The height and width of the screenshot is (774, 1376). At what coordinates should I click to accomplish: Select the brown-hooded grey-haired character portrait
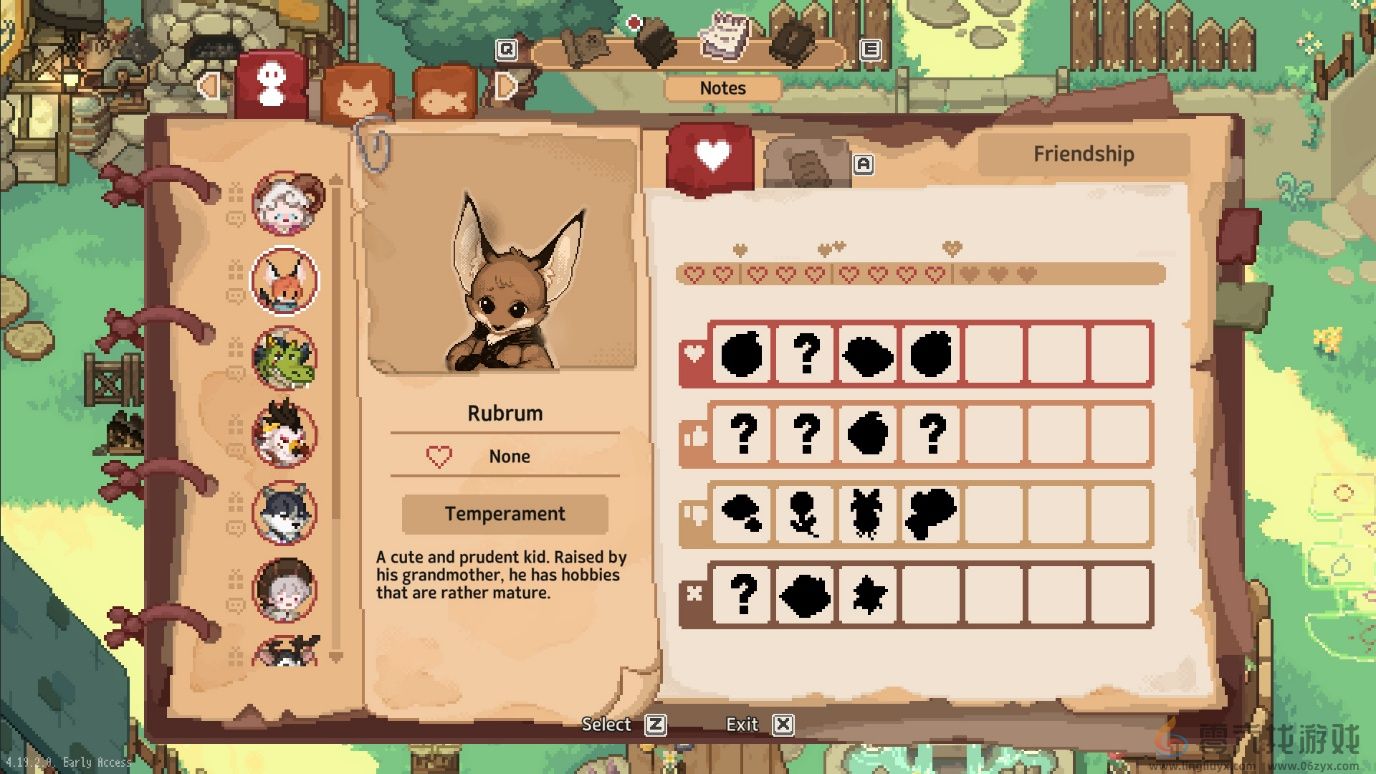[285, 589]
